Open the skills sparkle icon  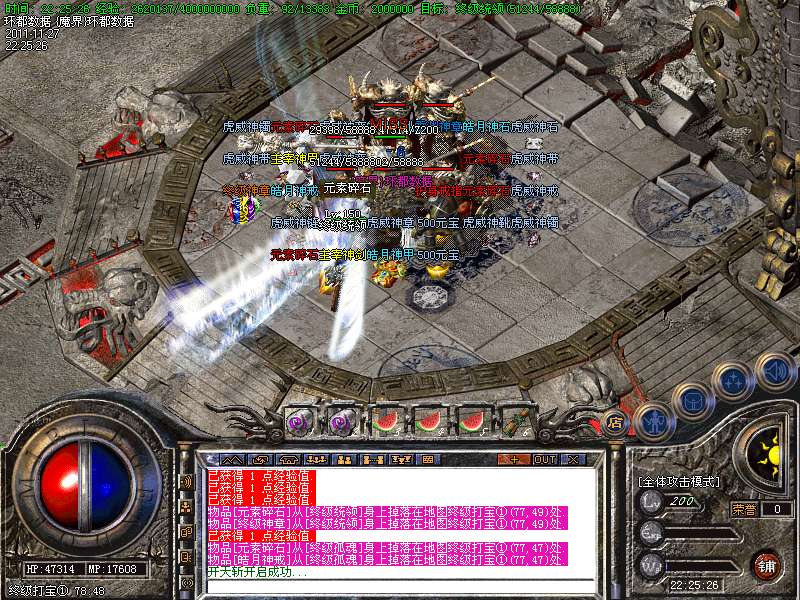[x=733, y=380]
